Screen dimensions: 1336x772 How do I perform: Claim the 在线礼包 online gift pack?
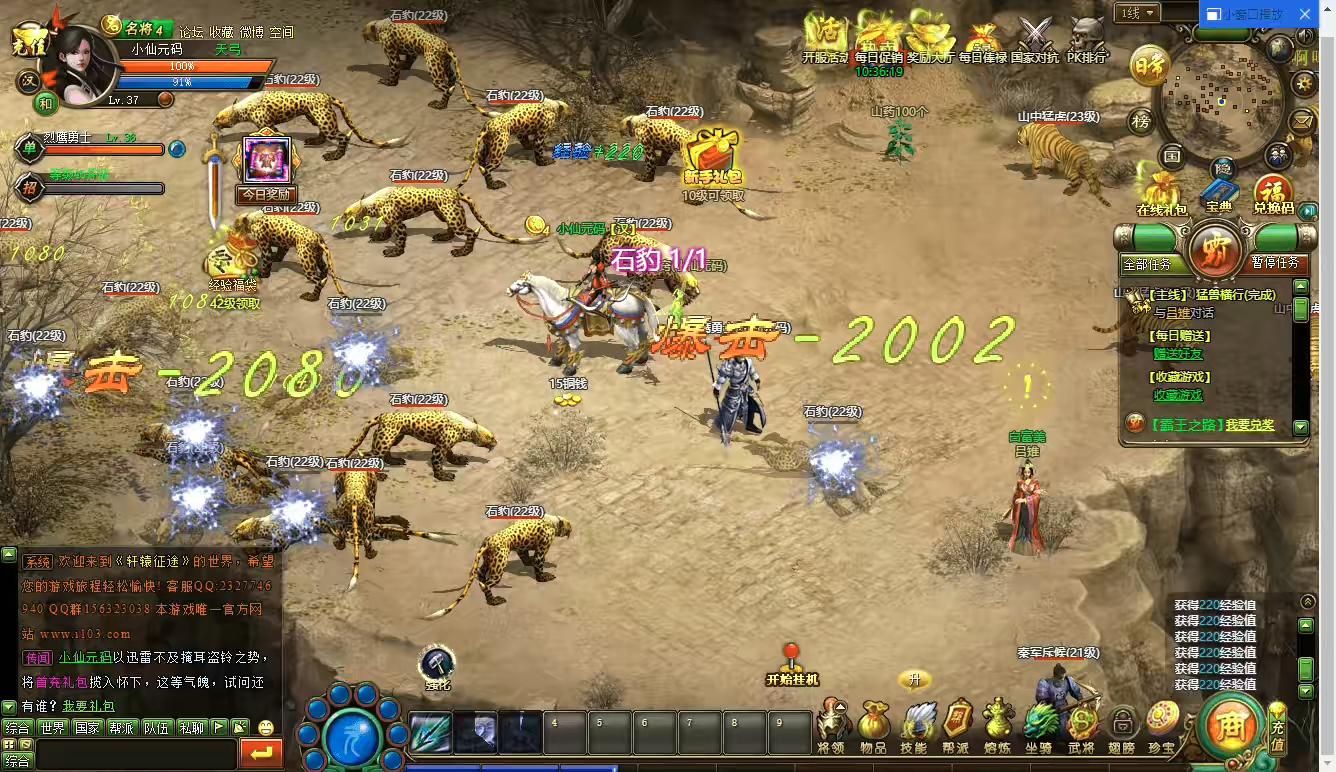[x=1161, y=192]
